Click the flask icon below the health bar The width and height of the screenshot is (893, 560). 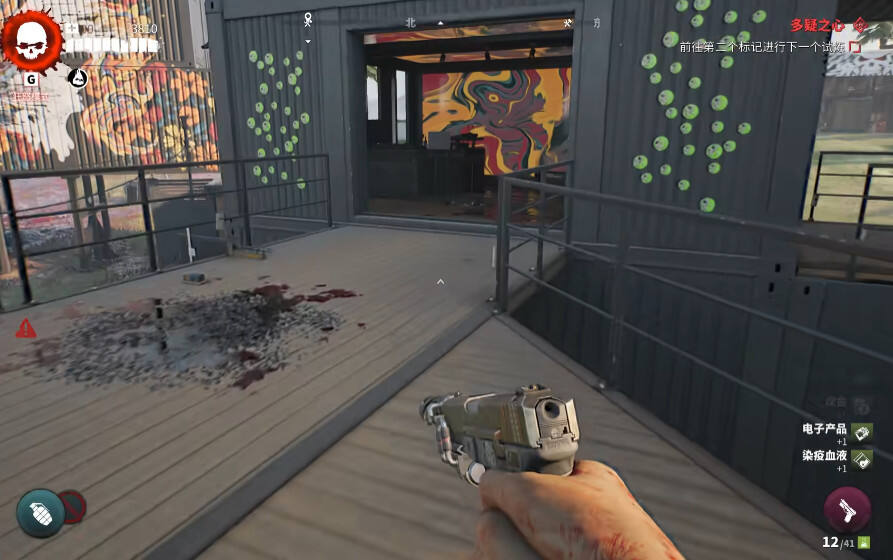click(78, 78)
